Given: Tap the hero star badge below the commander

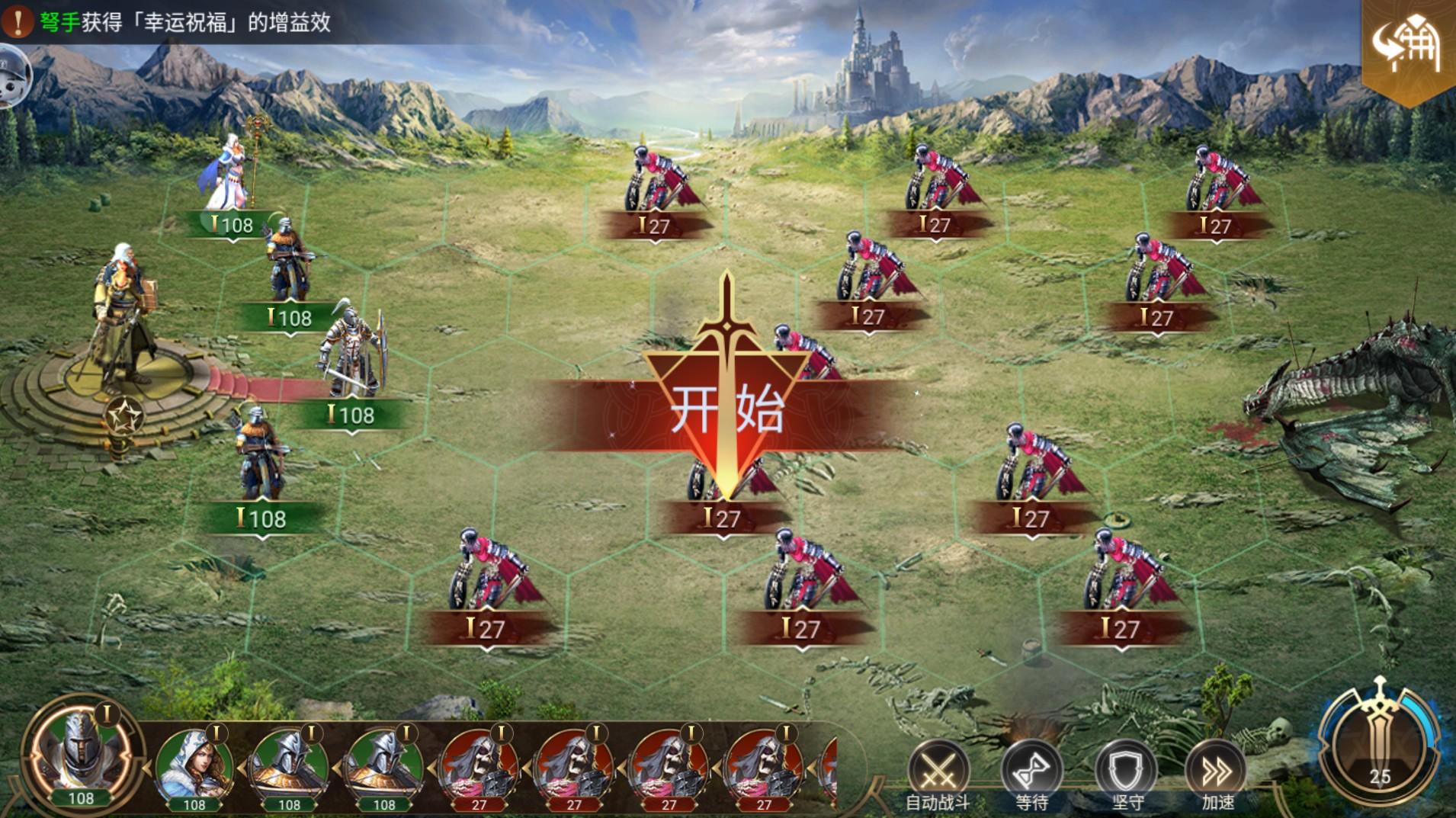Looking at the screenshot, I should click(125, 416).
